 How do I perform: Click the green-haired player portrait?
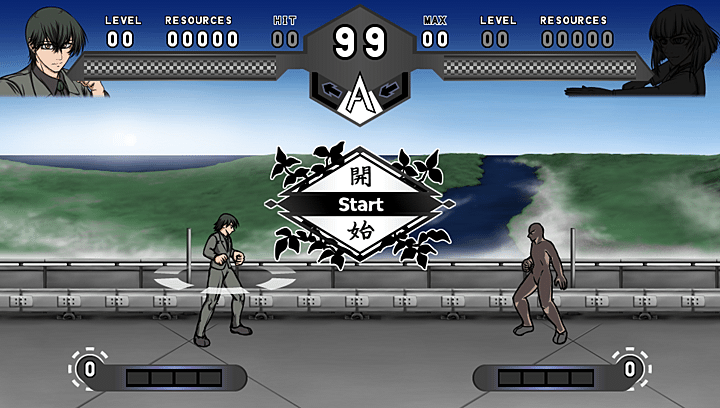(50, 50)
